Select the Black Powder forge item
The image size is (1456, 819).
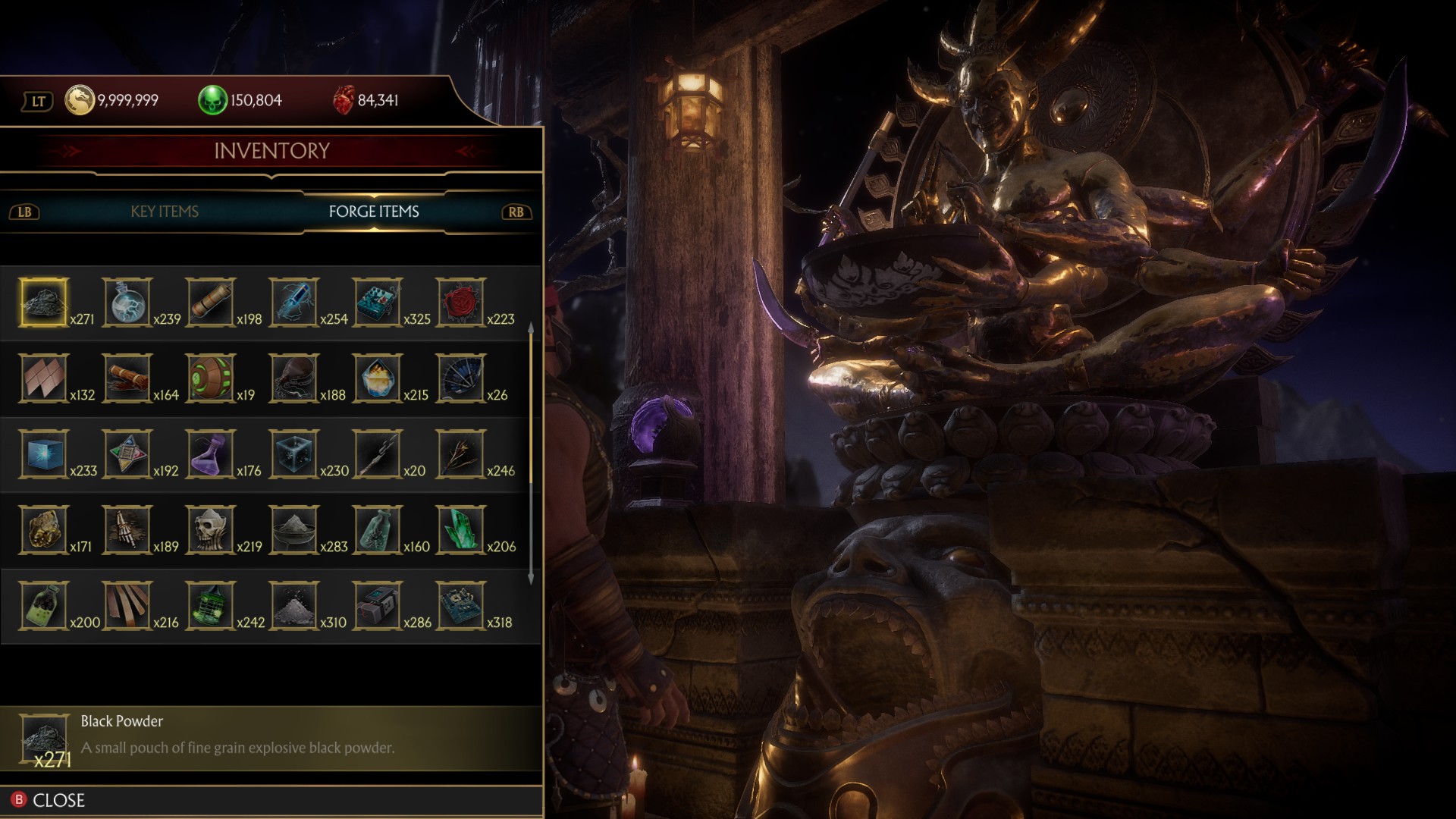tap(44, 303)
